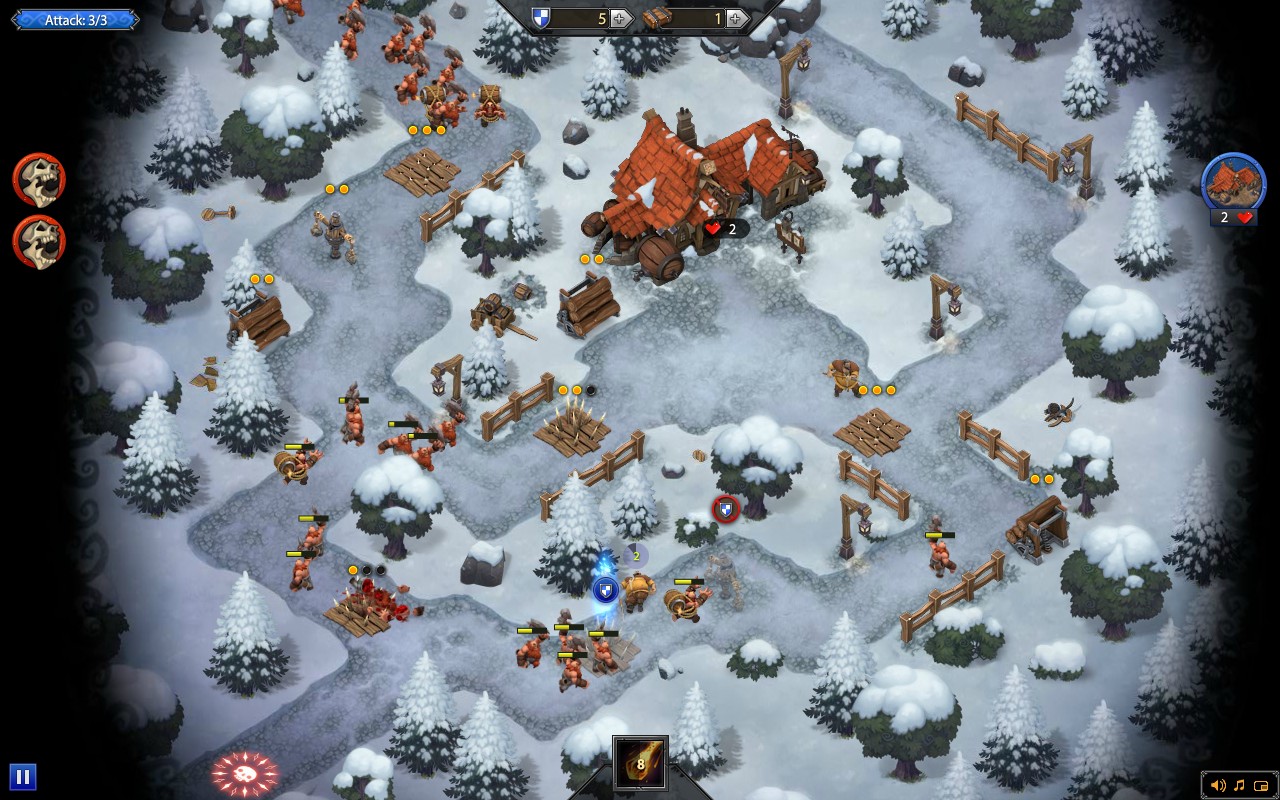Image resolution: width=1280 pixels, height=800 pixels.
Task: Select the lower skull unit portrait
Action: coord(37,241)
